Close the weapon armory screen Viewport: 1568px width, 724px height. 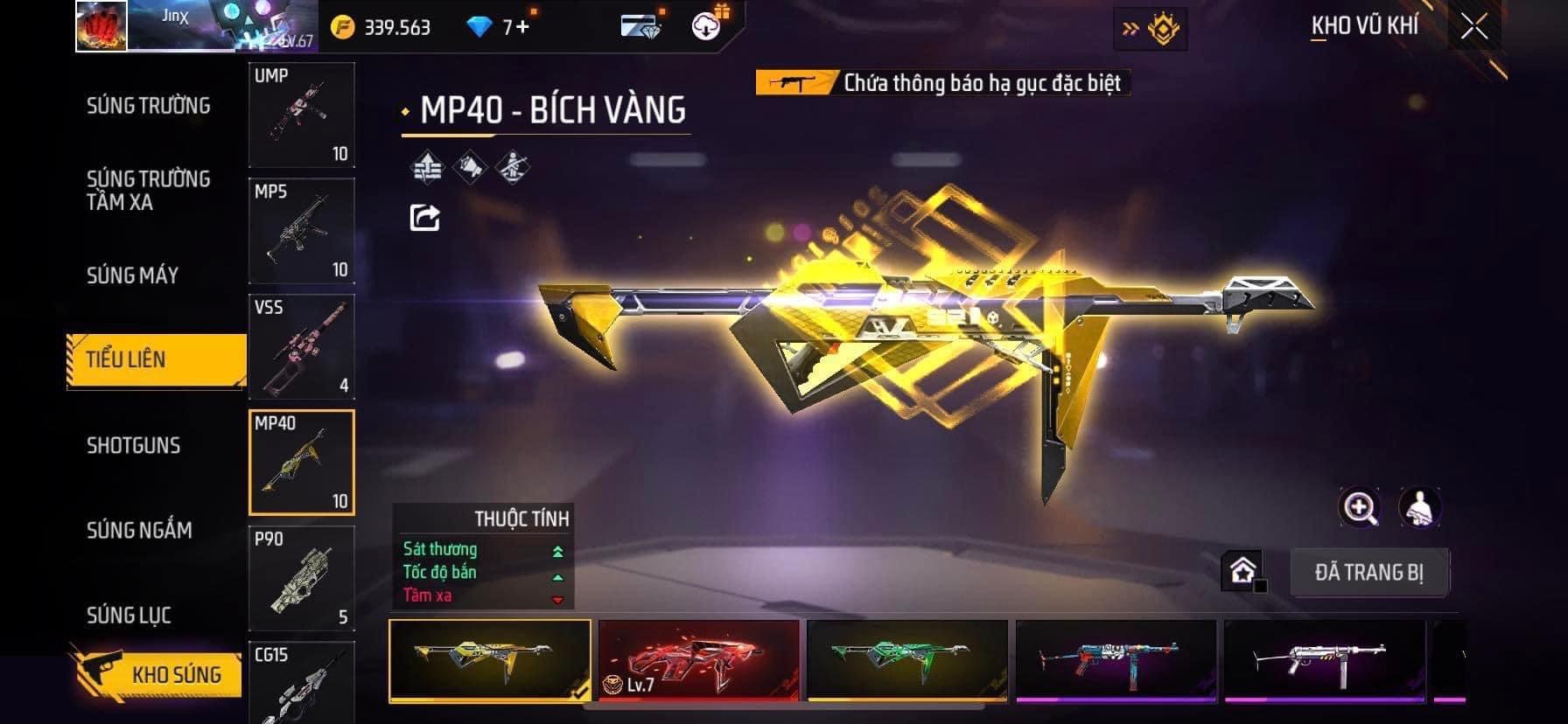[1474, 27]
